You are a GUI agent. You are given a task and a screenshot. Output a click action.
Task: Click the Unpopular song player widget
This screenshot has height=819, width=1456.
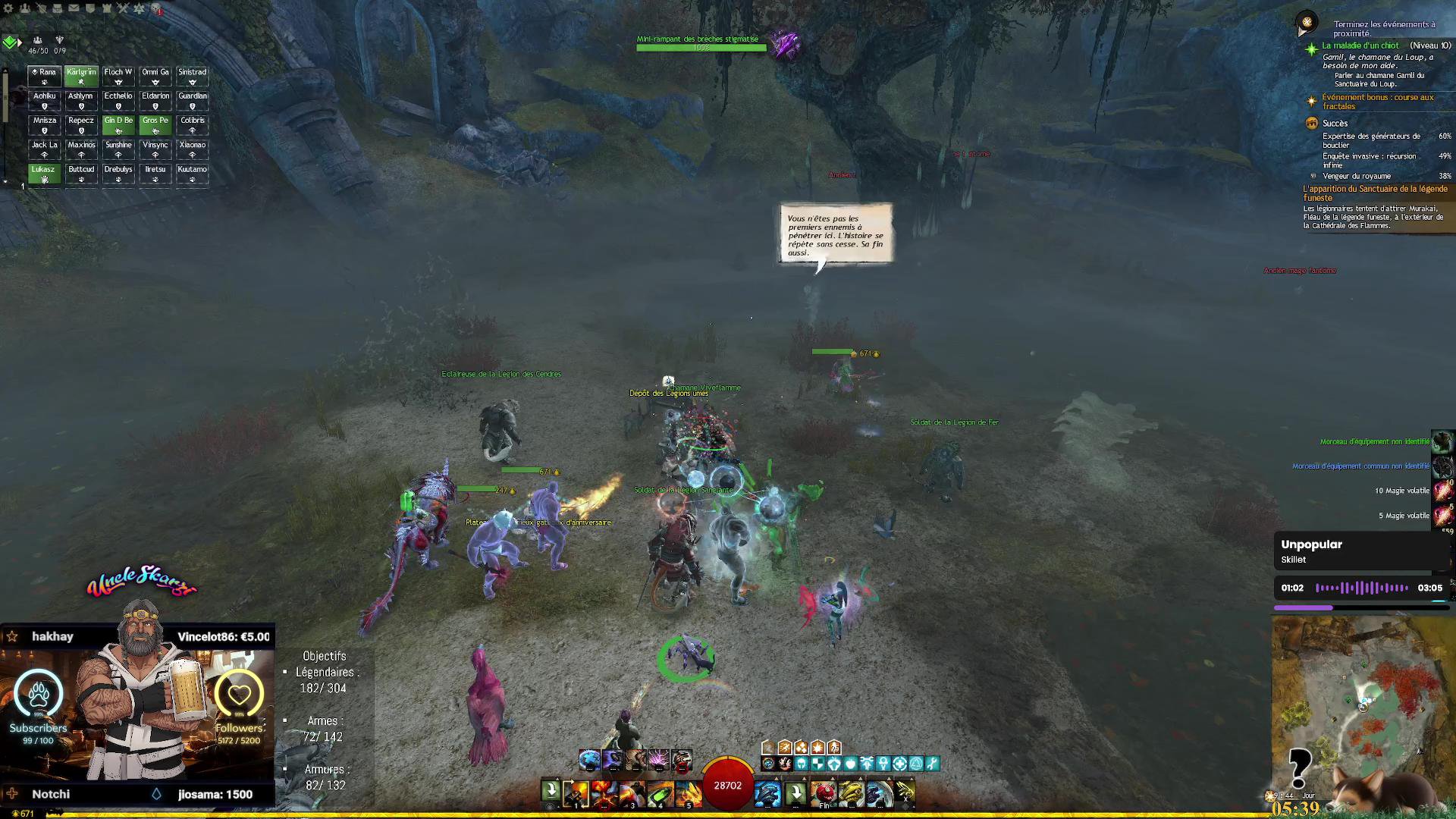point(1361,552)
